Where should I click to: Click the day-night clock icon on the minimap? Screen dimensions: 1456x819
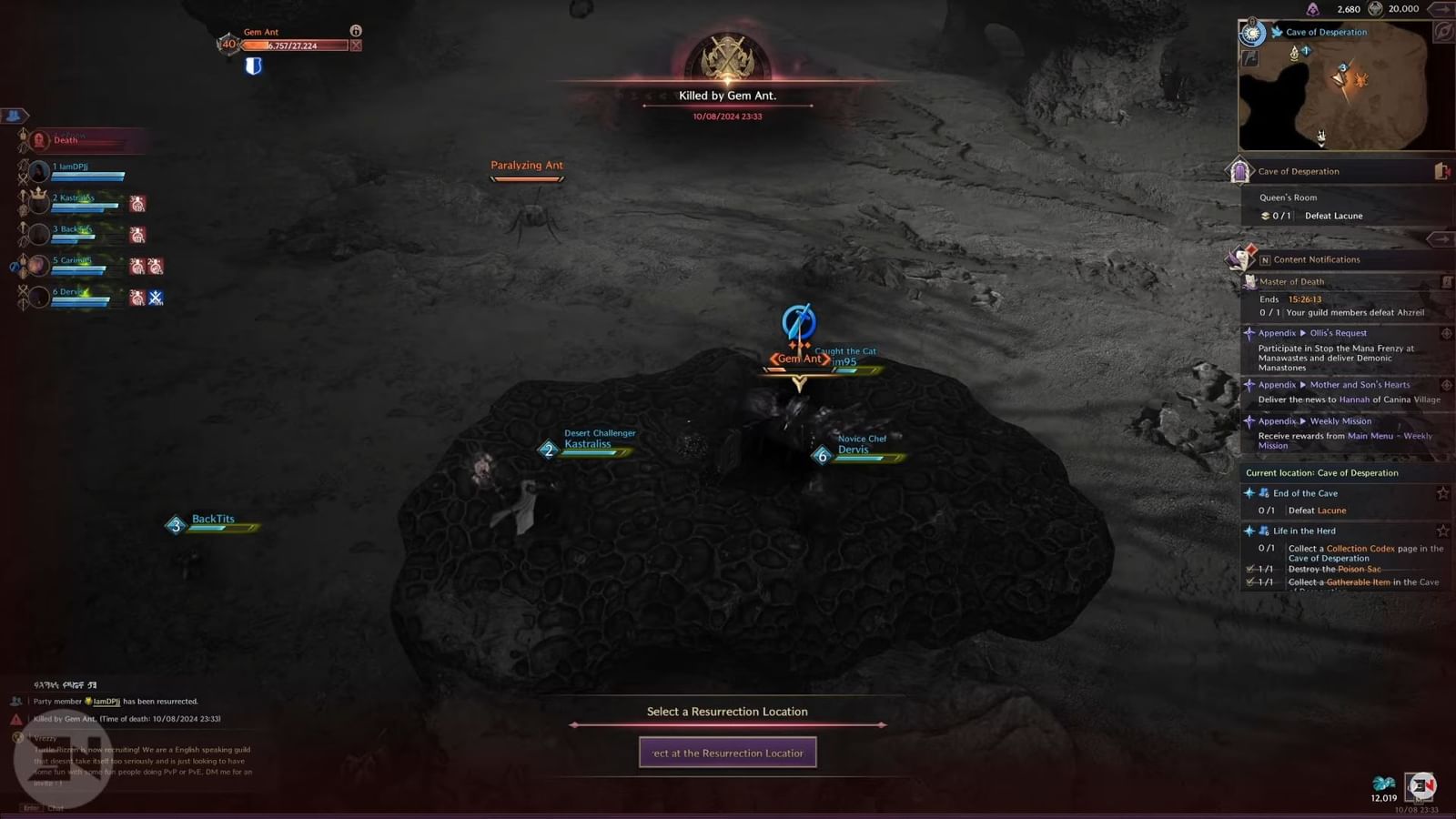point(1253,34)
